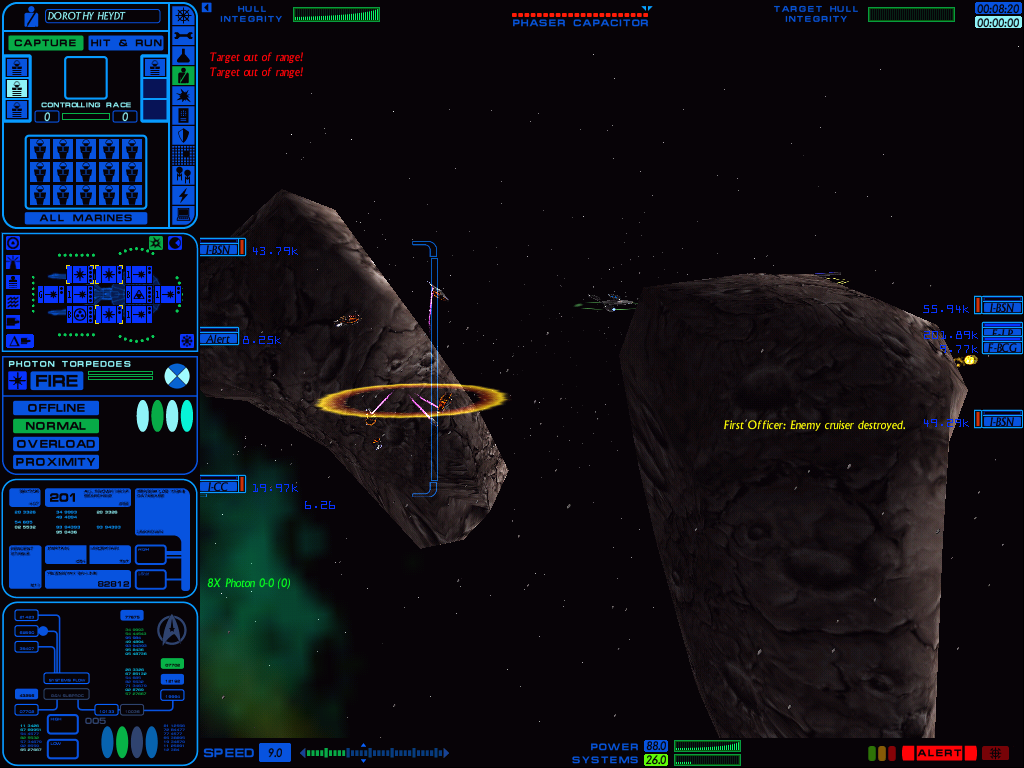This screenshot has height=768, width=1024.
Task: Open the helm wheel panel
Action: (x=183, y=15)
